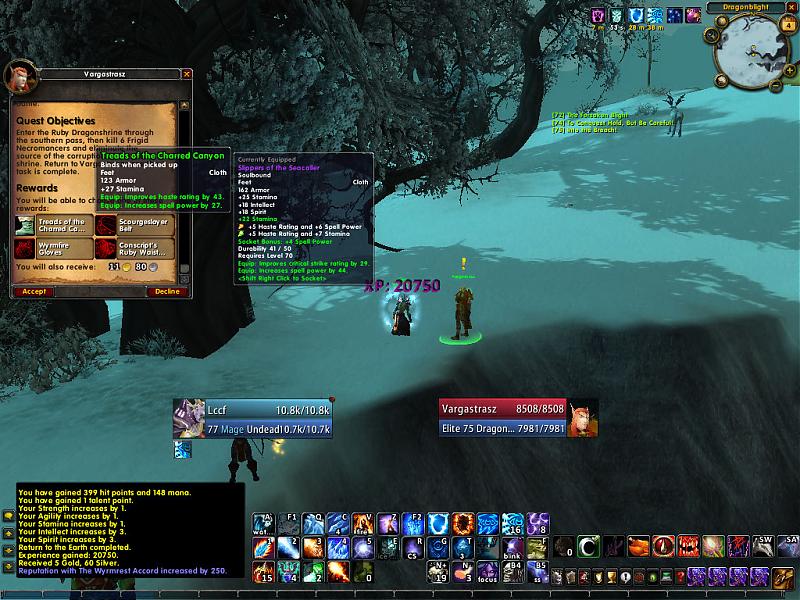The width and height of the screenshot is (800, 600).
Task: Decline the Vargastrasz quest
Action: pos(166,291)
